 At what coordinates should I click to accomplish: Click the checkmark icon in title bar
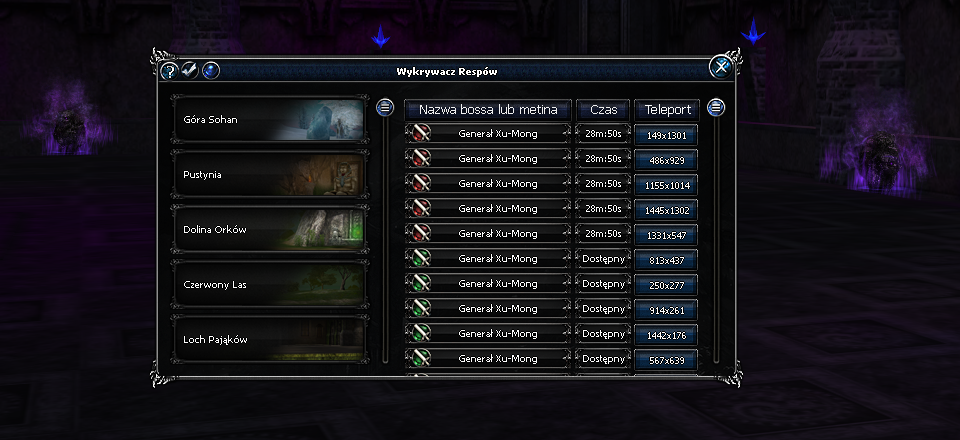[x=189, y=70]
